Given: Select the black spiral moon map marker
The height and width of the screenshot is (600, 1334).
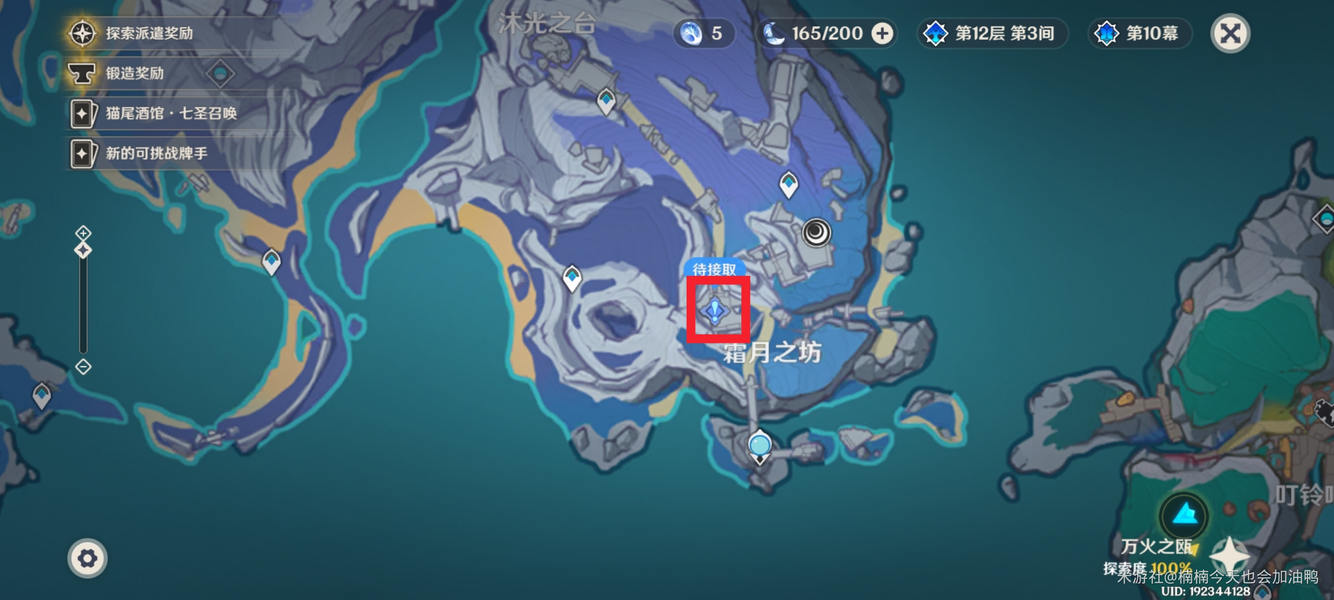Looking at the screenshot, I should click(817, 233).
